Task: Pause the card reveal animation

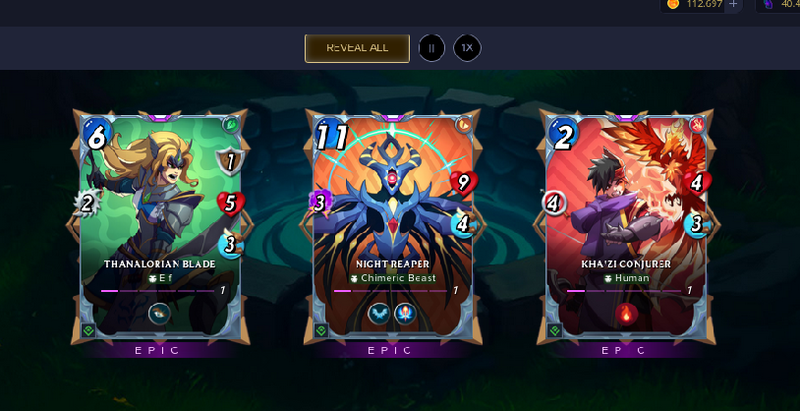Action: (x=431, y=47)
